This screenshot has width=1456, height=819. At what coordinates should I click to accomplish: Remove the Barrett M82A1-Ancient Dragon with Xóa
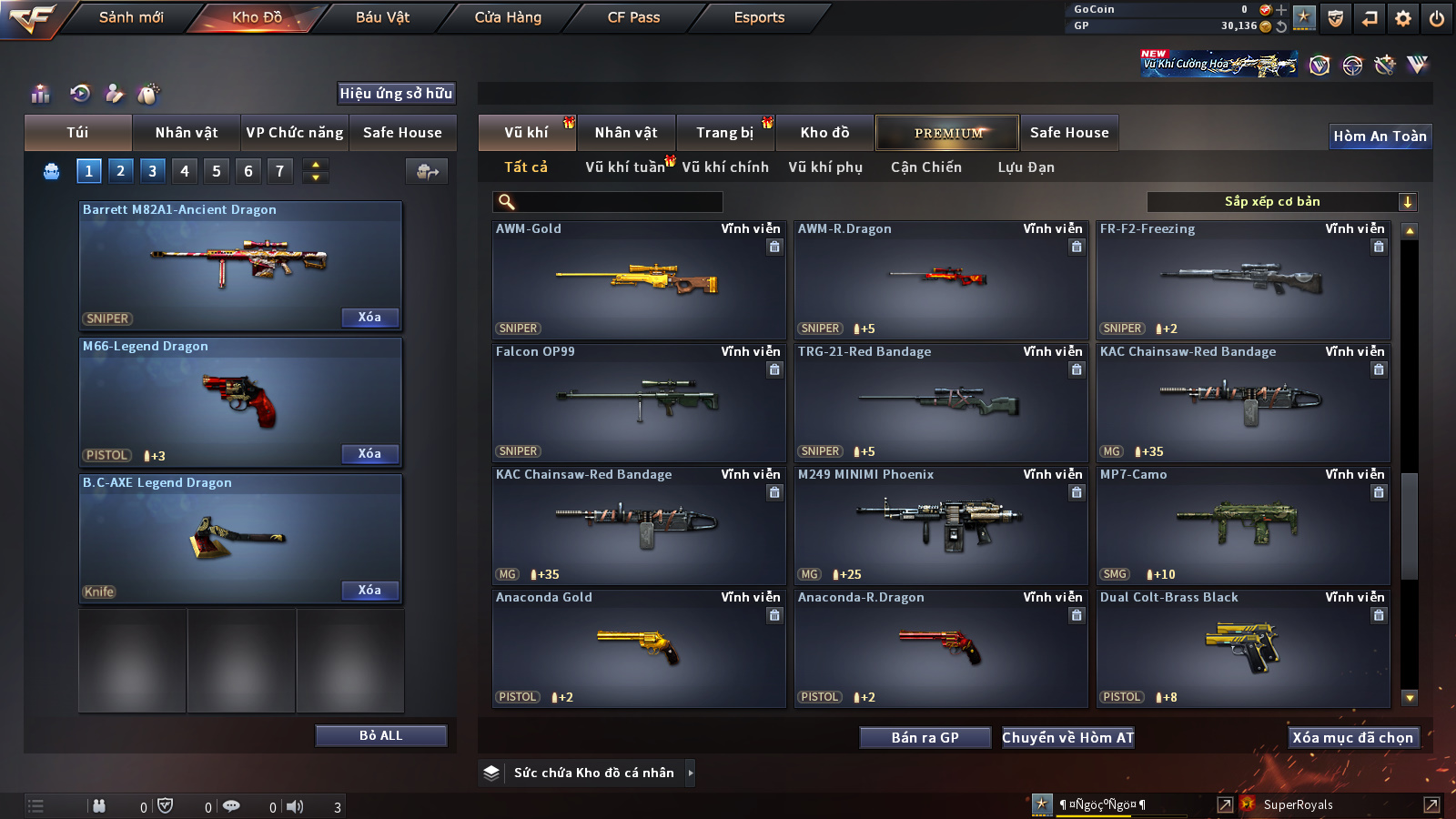coord(369,318)
